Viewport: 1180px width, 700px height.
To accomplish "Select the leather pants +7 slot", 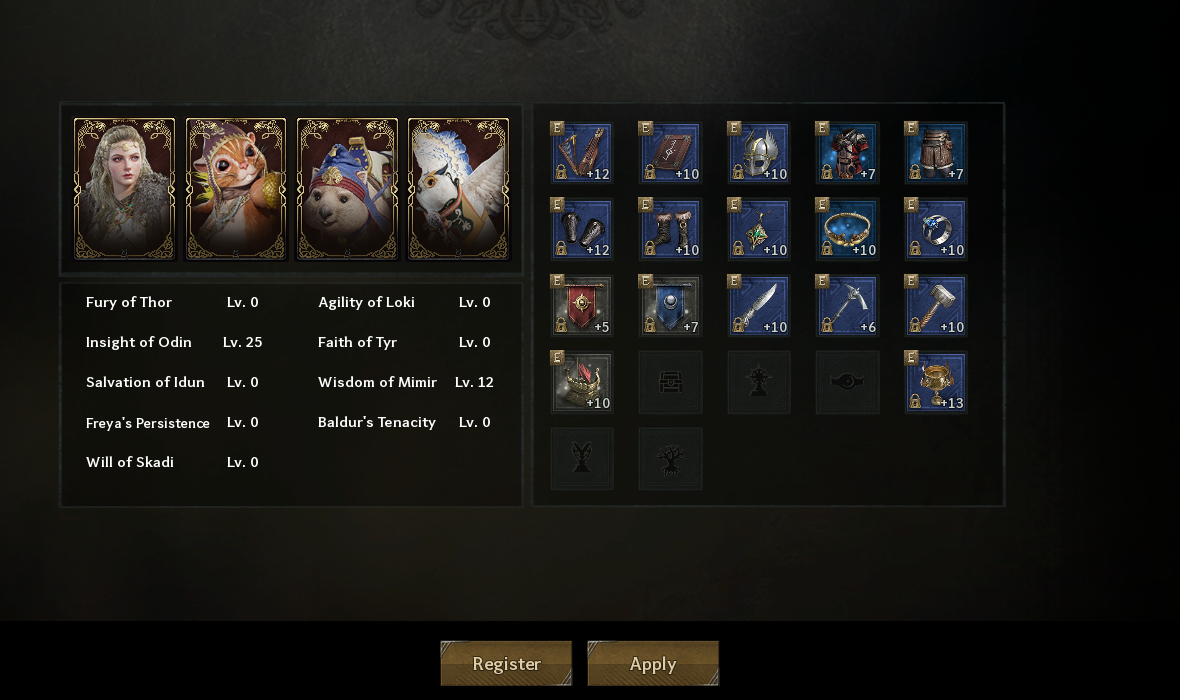I will [935, 153].
